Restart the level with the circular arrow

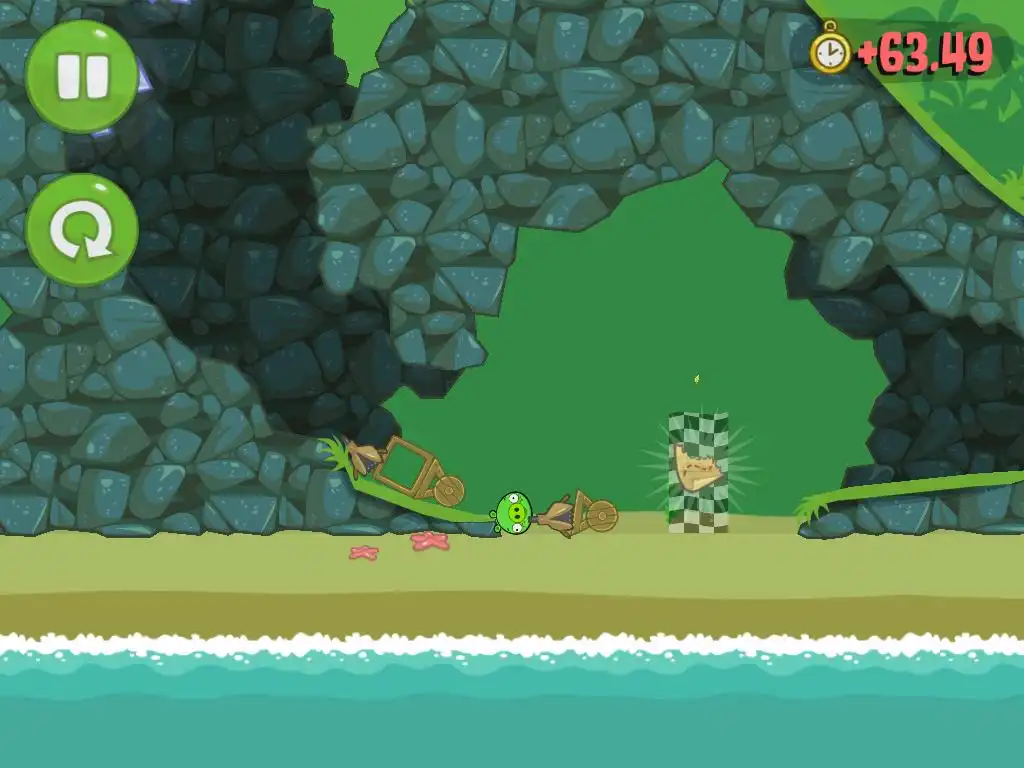(x=82, y=231)
